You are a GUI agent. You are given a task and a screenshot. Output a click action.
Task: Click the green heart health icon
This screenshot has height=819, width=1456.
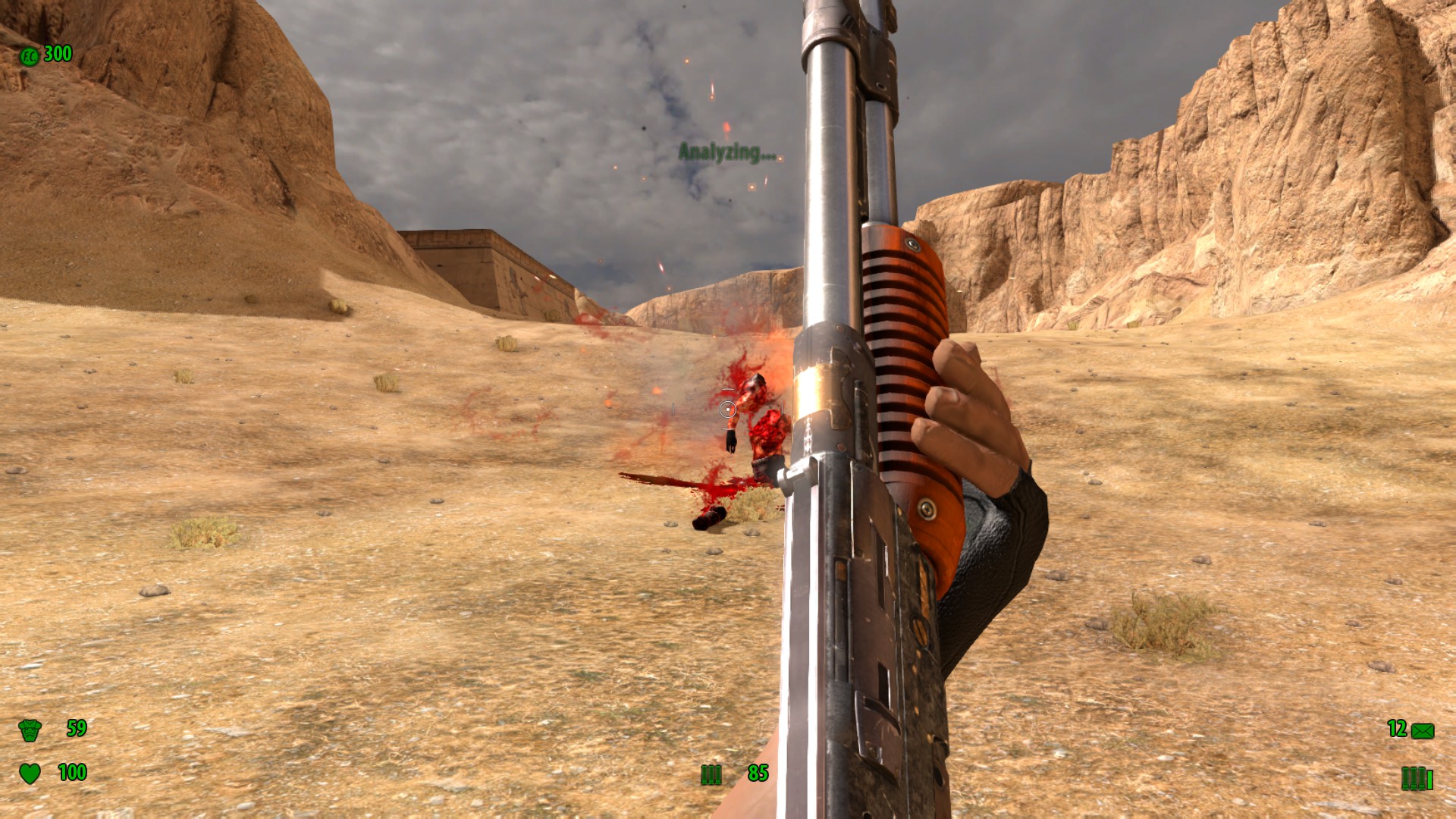[30, 773]
